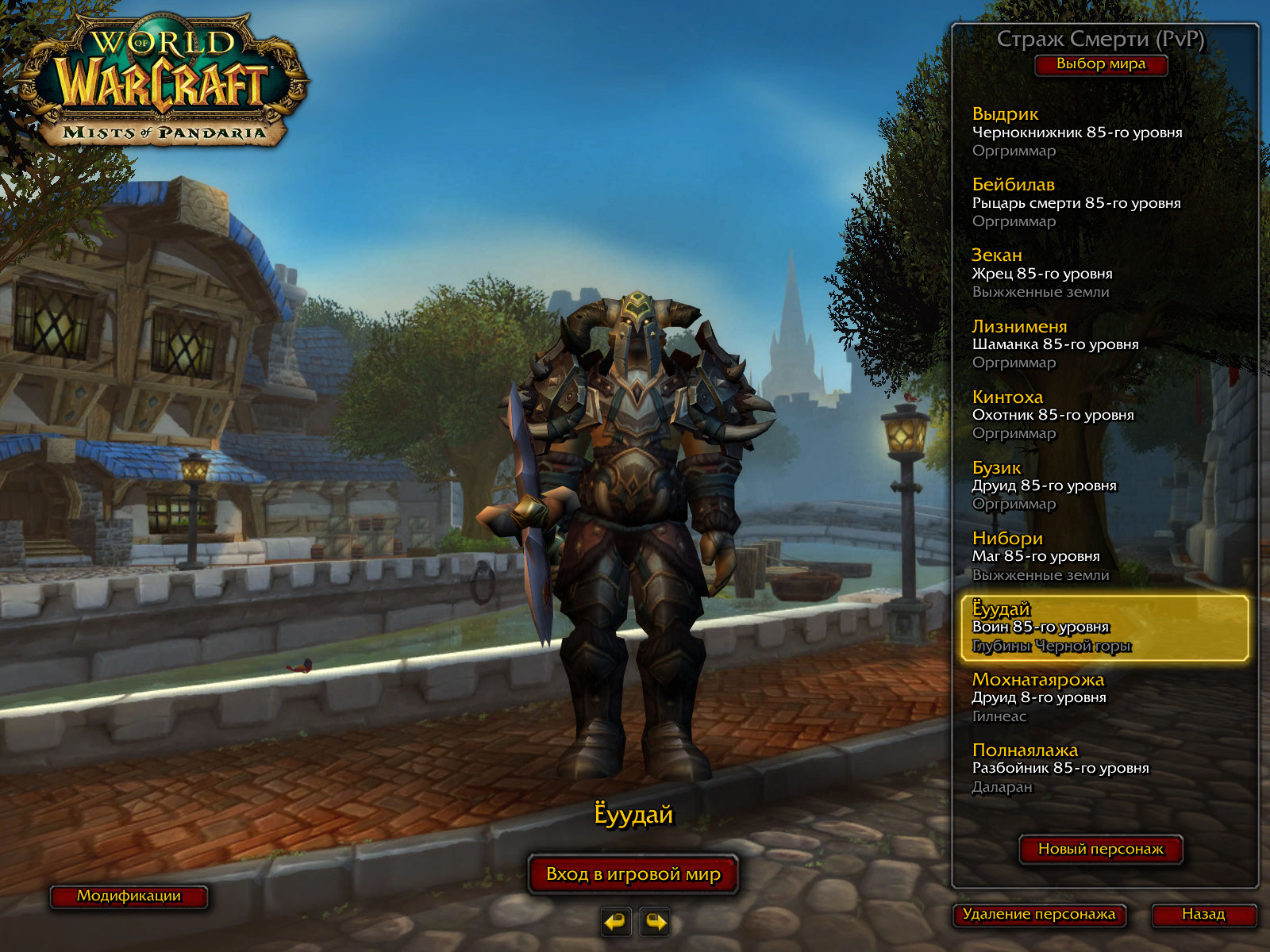
Task: Choose the death knight Бейбилав
Action: click(x=1076, y=202)
